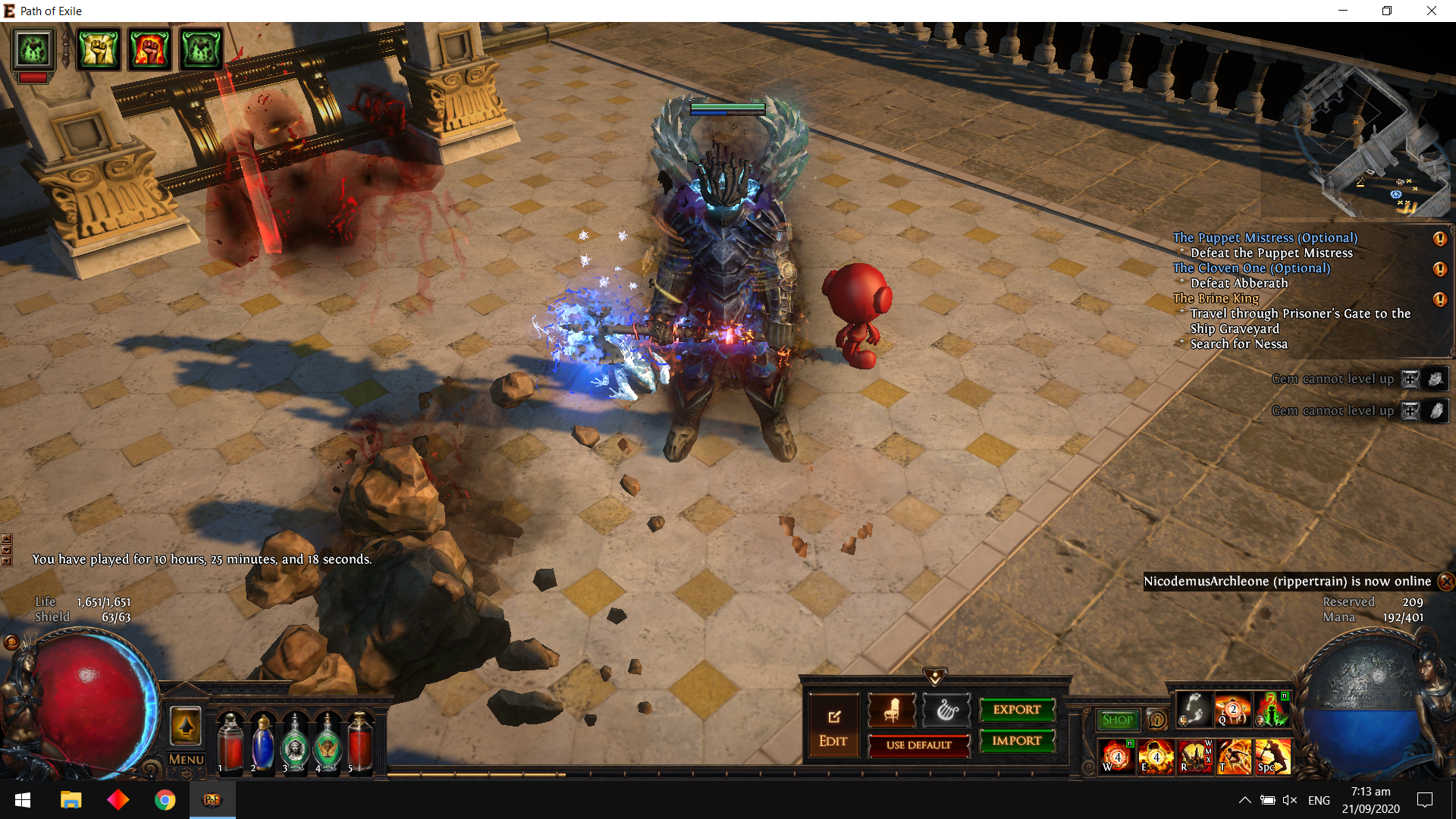Select The Puppet Mistress quest title
The image size is (1456, 819).
pos(1264,238)
